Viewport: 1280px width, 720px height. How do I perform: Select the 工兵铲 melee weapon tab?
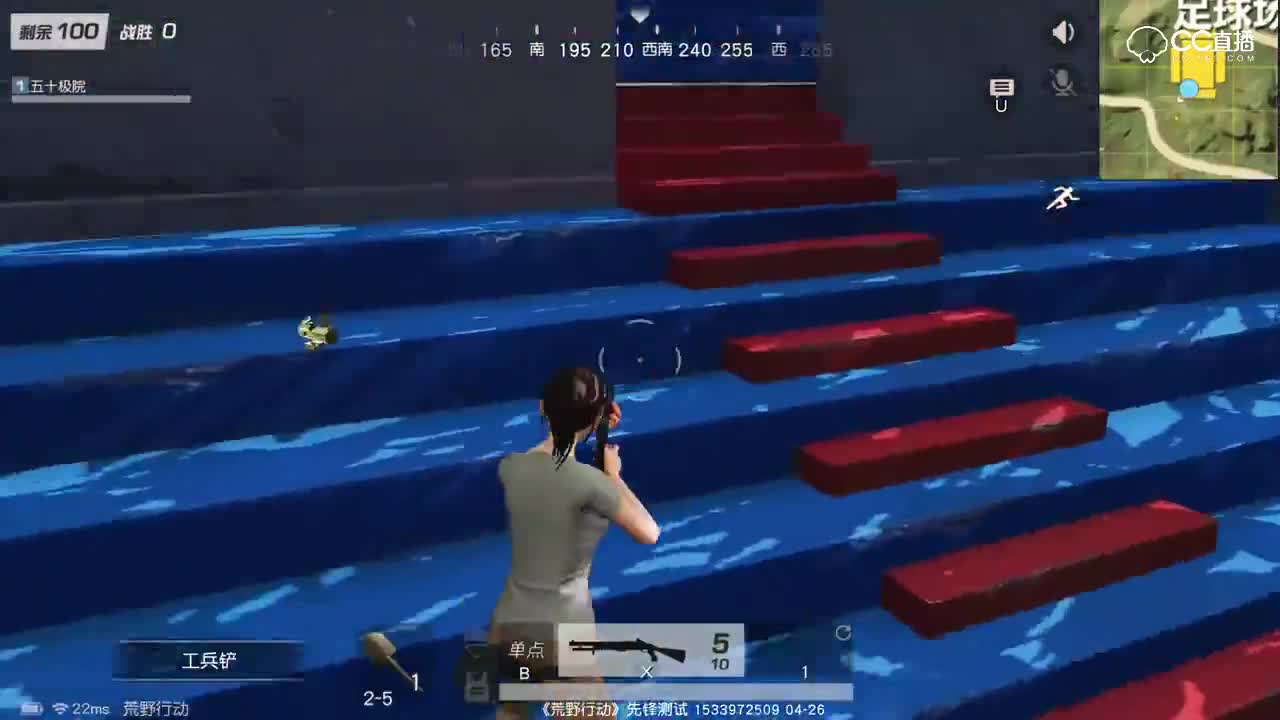point(210,659)
